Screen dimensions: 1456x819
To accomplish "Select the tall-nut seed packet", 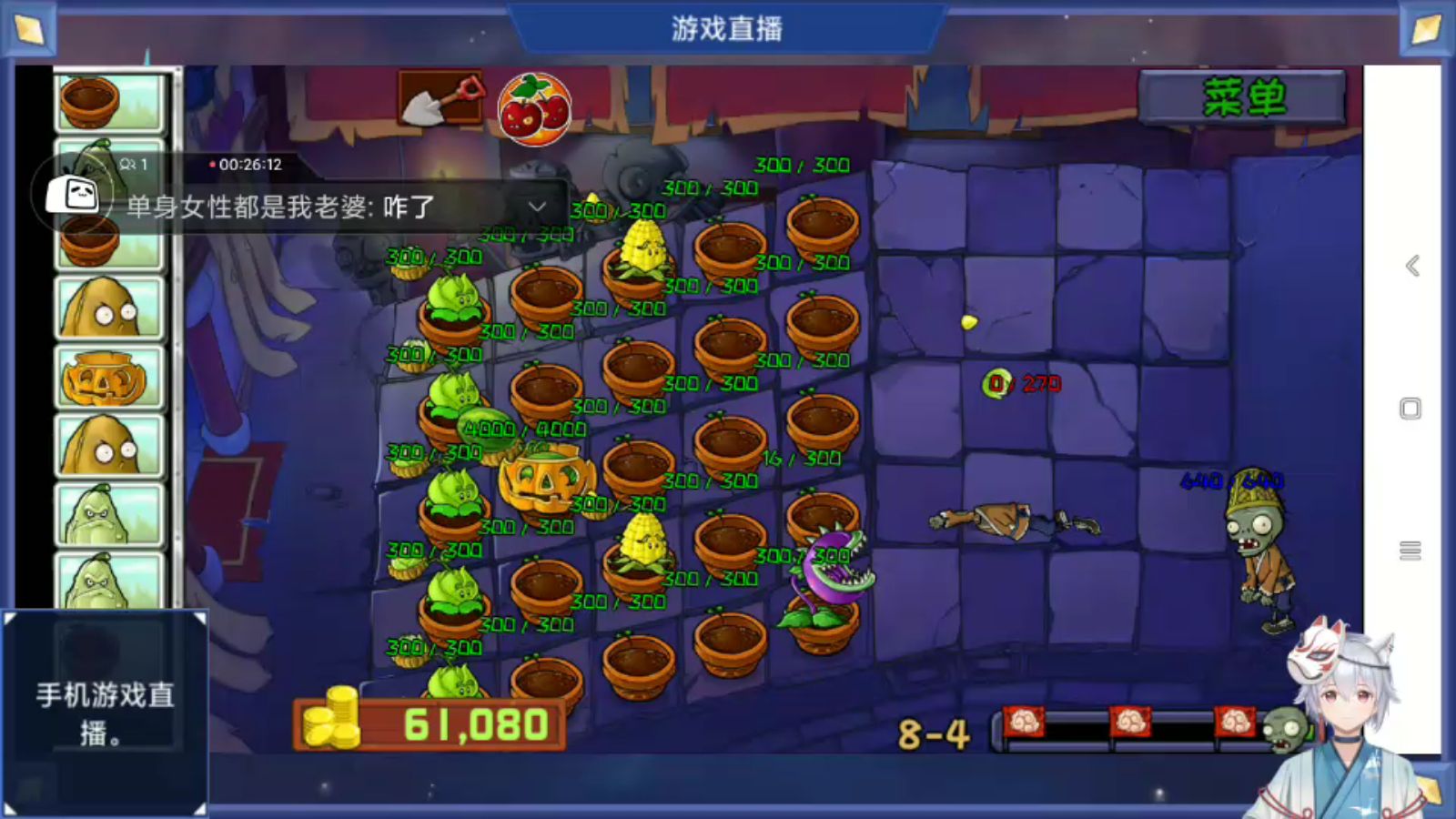I will point(111,309).
